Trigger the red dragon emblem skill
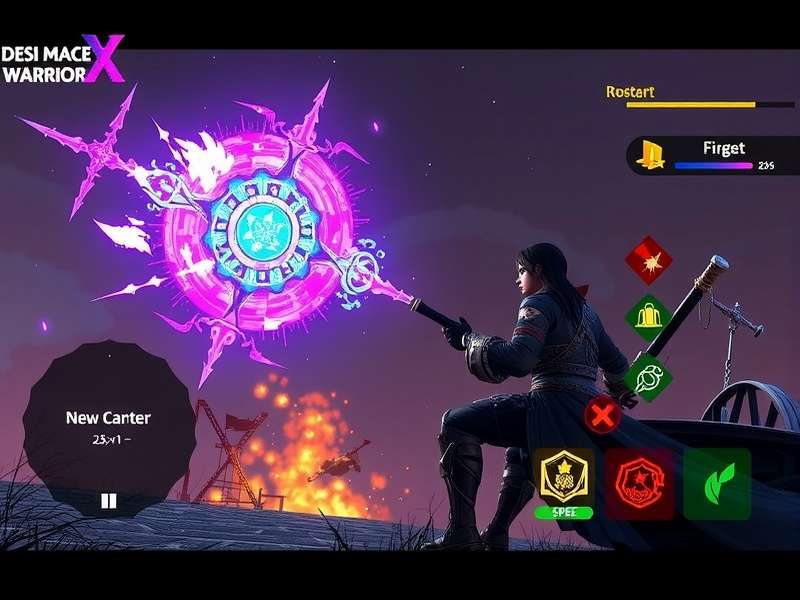Viewport: 800px width, 600px height. tap(639, 483)
